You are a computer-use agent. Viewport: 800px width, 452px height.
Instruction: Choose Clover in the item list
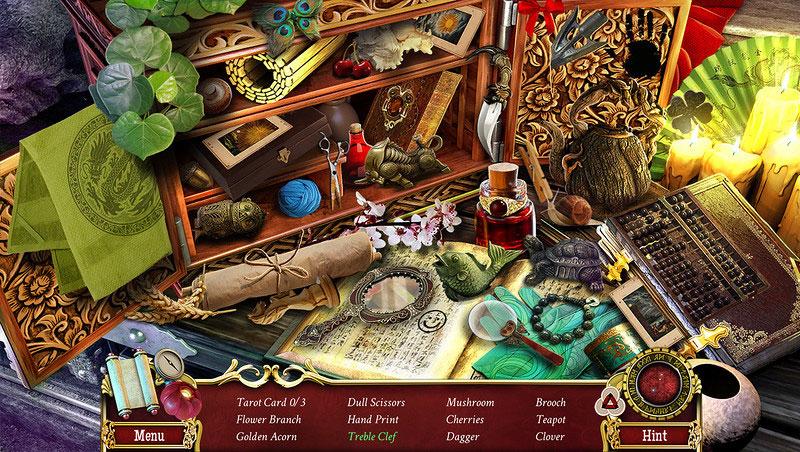pyautogui.click(x=550, y=436)
